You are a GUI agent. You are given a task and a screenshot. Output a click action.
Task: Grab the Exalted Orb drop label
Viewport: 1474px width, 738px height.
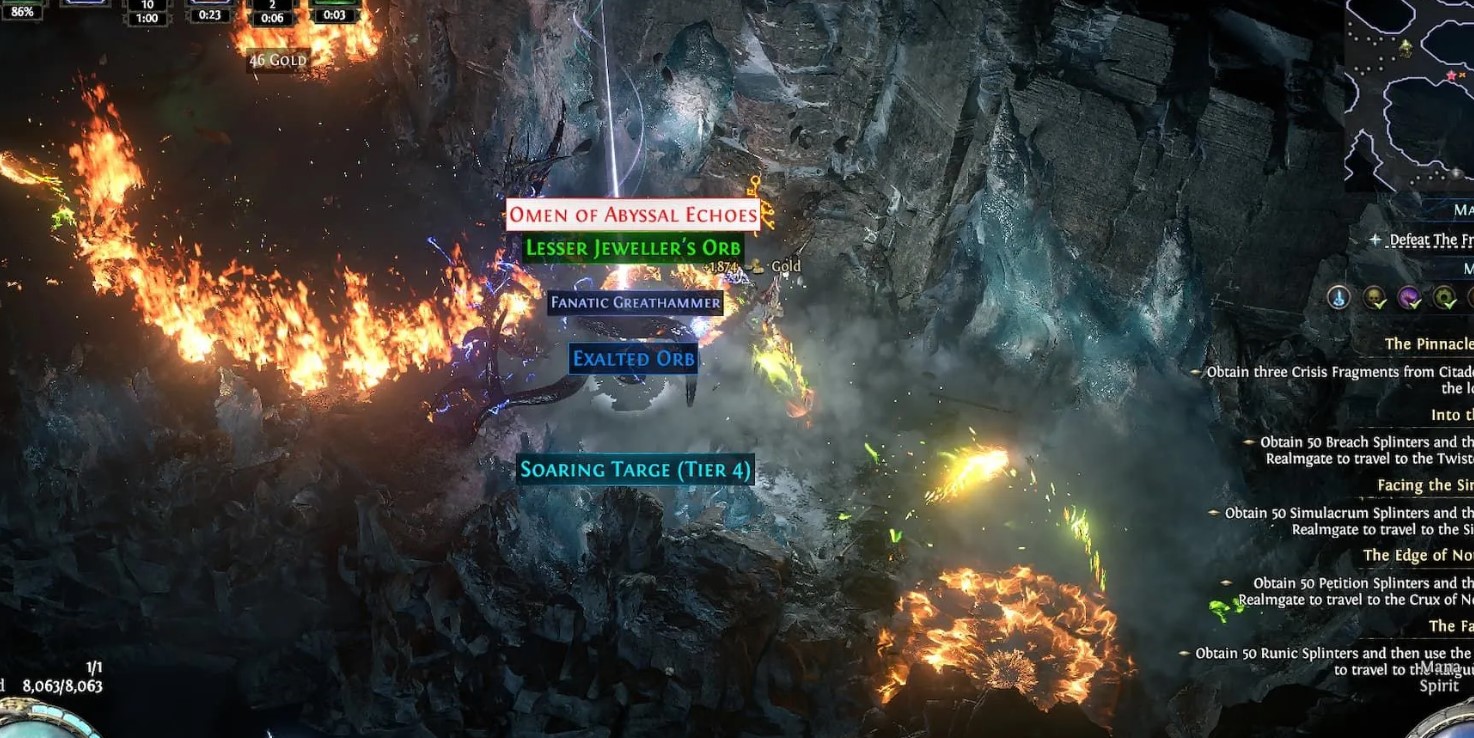(x=633, y=359)
